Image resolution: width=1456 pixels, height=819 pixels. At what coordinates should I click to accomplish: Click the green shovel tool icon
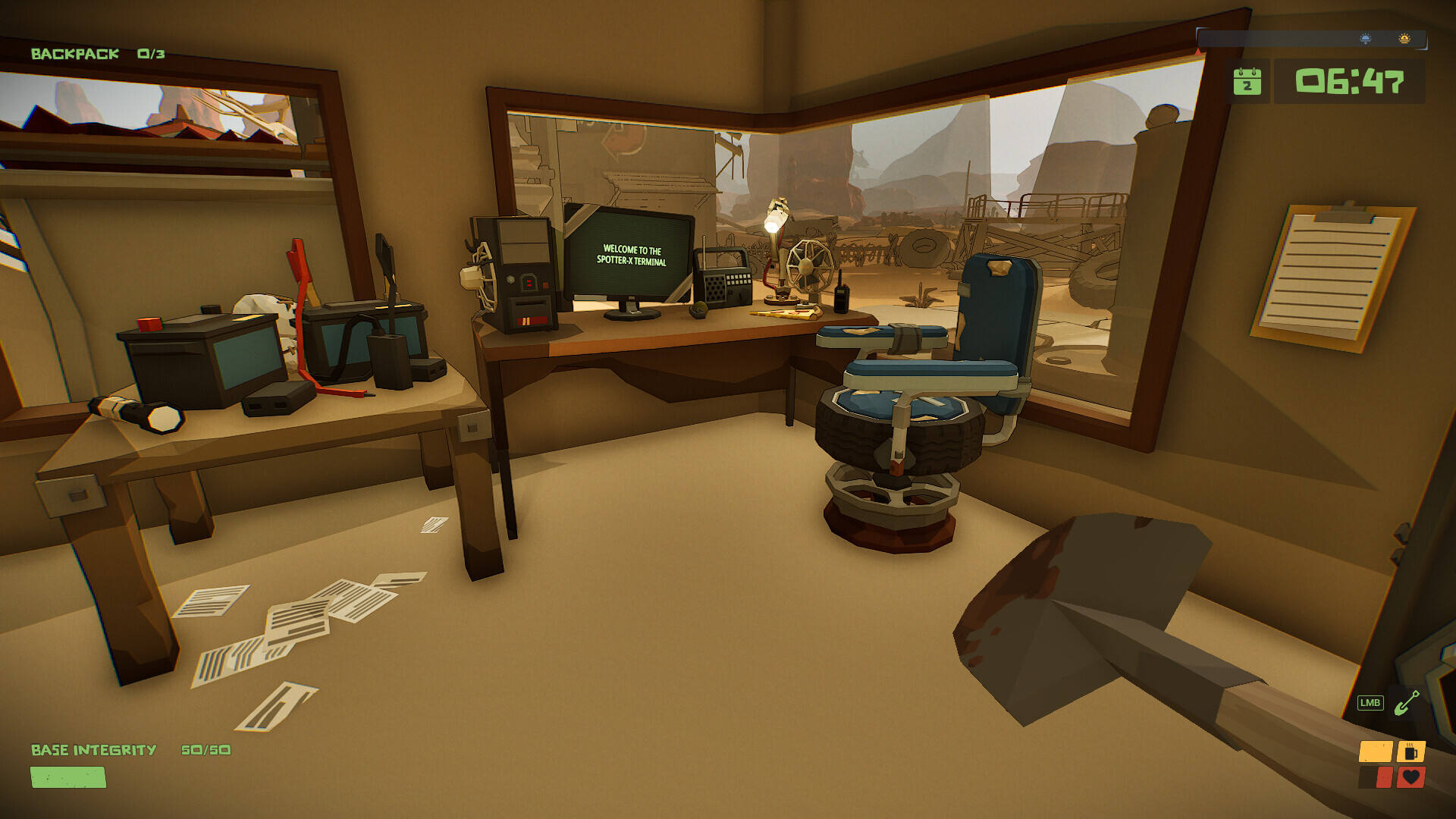[1407, 702]
